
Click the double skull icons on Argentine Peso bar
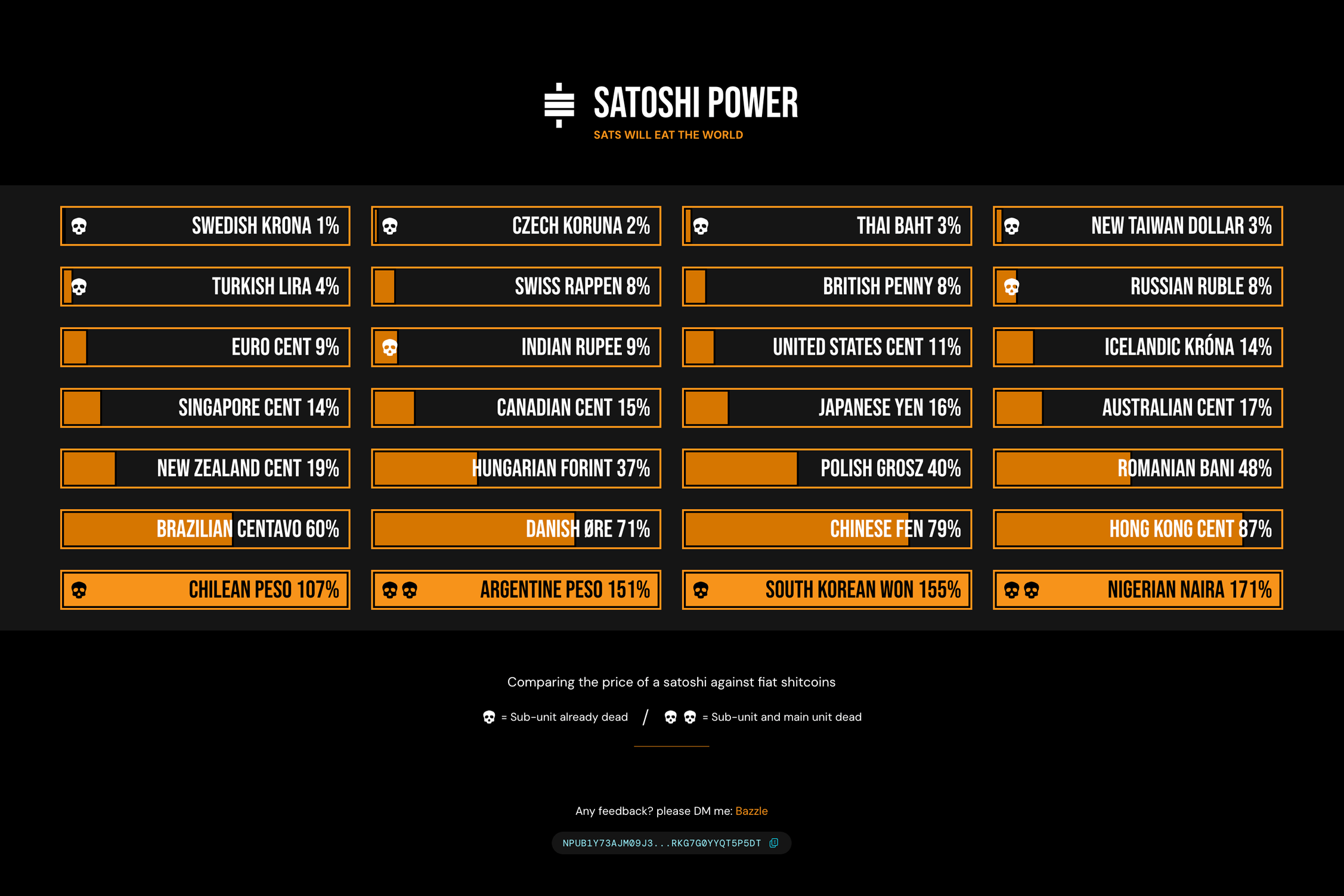400,590
